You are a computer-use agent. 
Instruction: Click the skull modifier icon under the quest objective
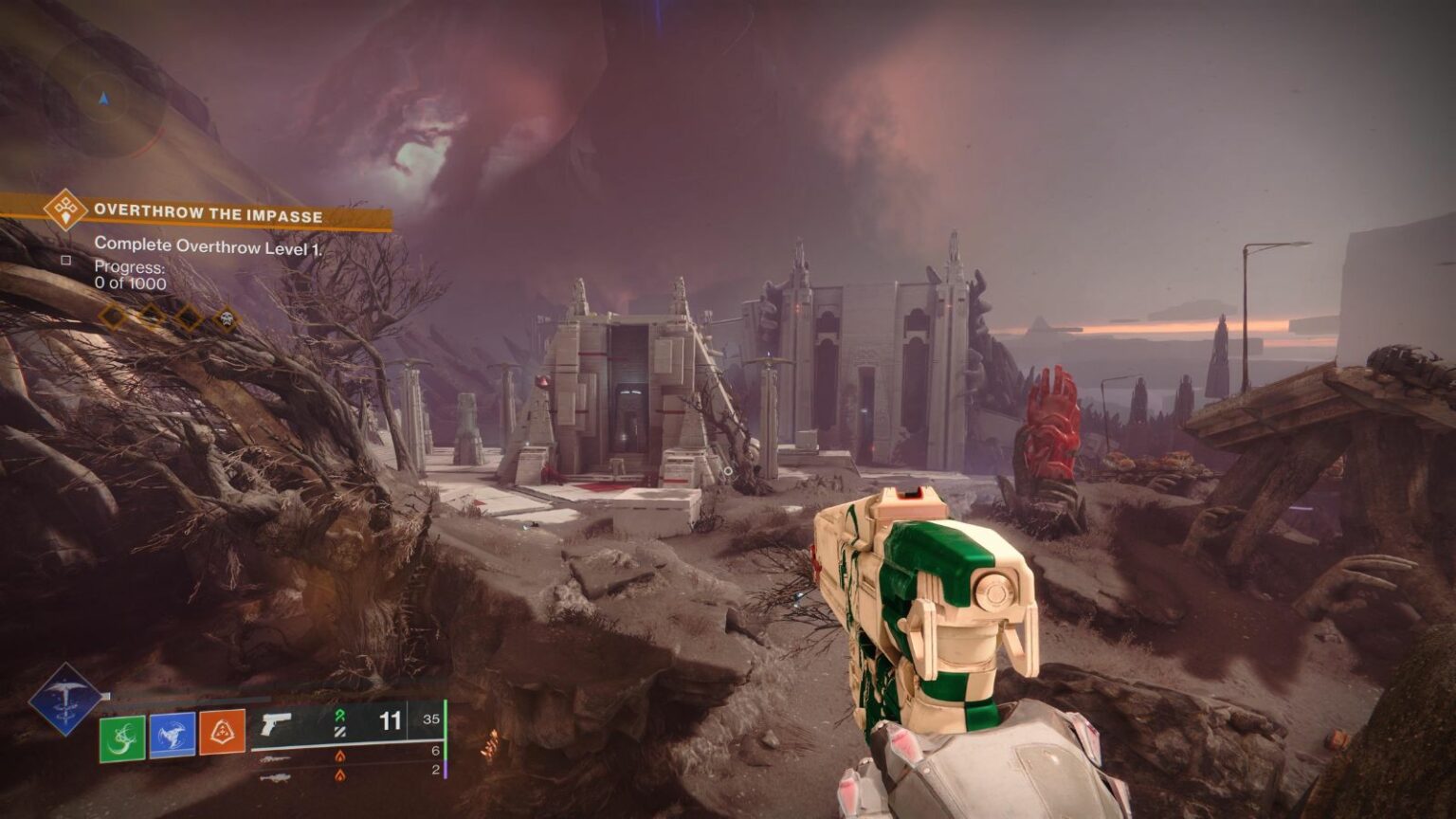point(226,318)
